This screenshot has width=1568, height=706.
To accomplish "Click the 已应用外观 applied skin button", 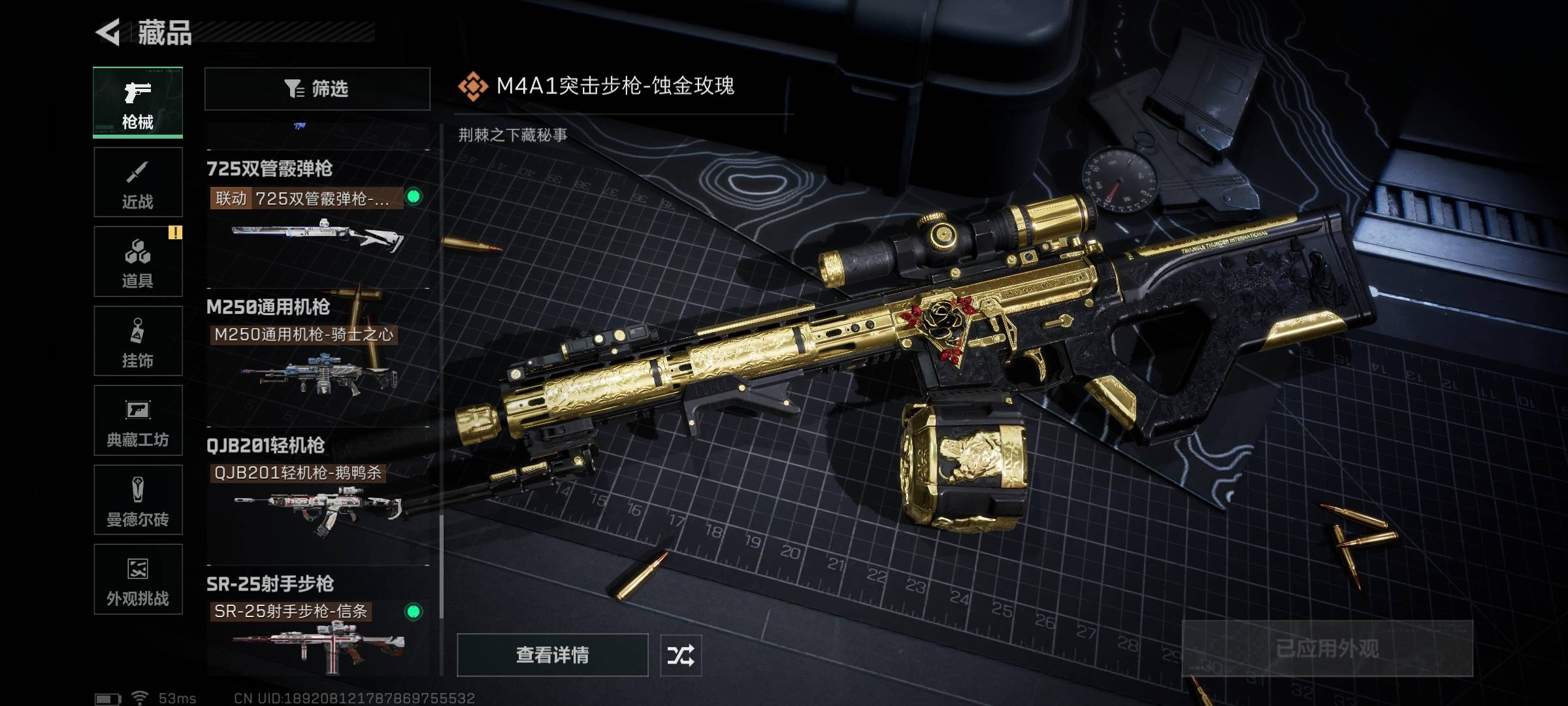I will [1327, 648].
